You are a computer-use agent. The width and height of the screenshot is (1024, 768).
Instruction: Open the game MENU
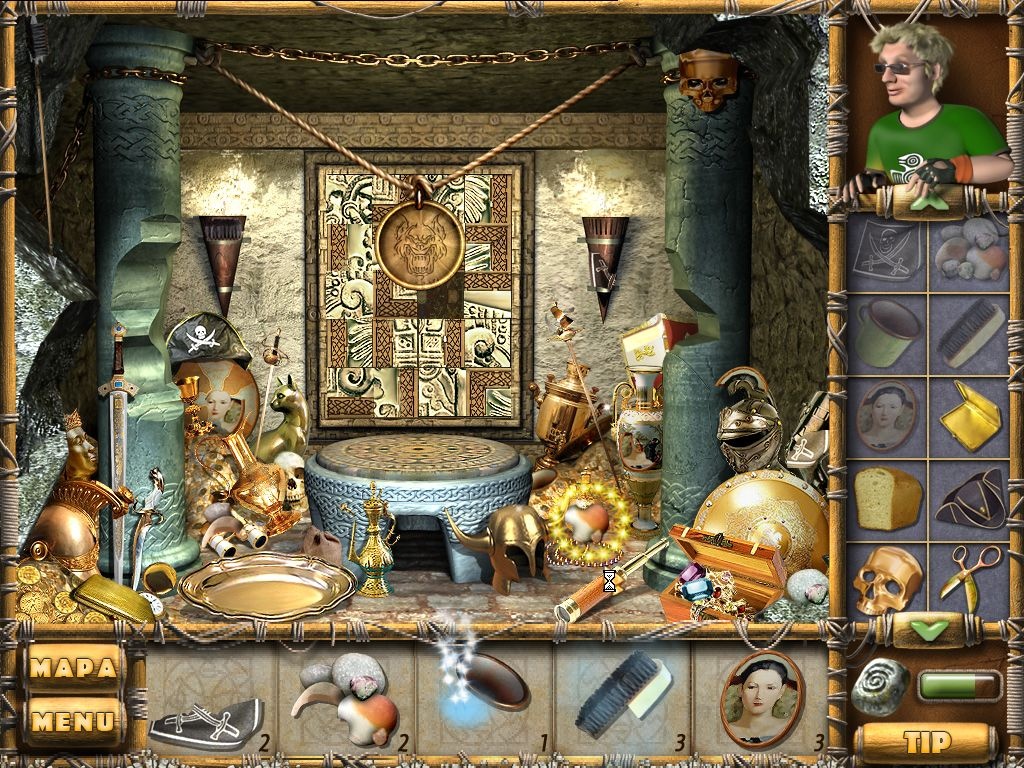(x=73, y=719)
